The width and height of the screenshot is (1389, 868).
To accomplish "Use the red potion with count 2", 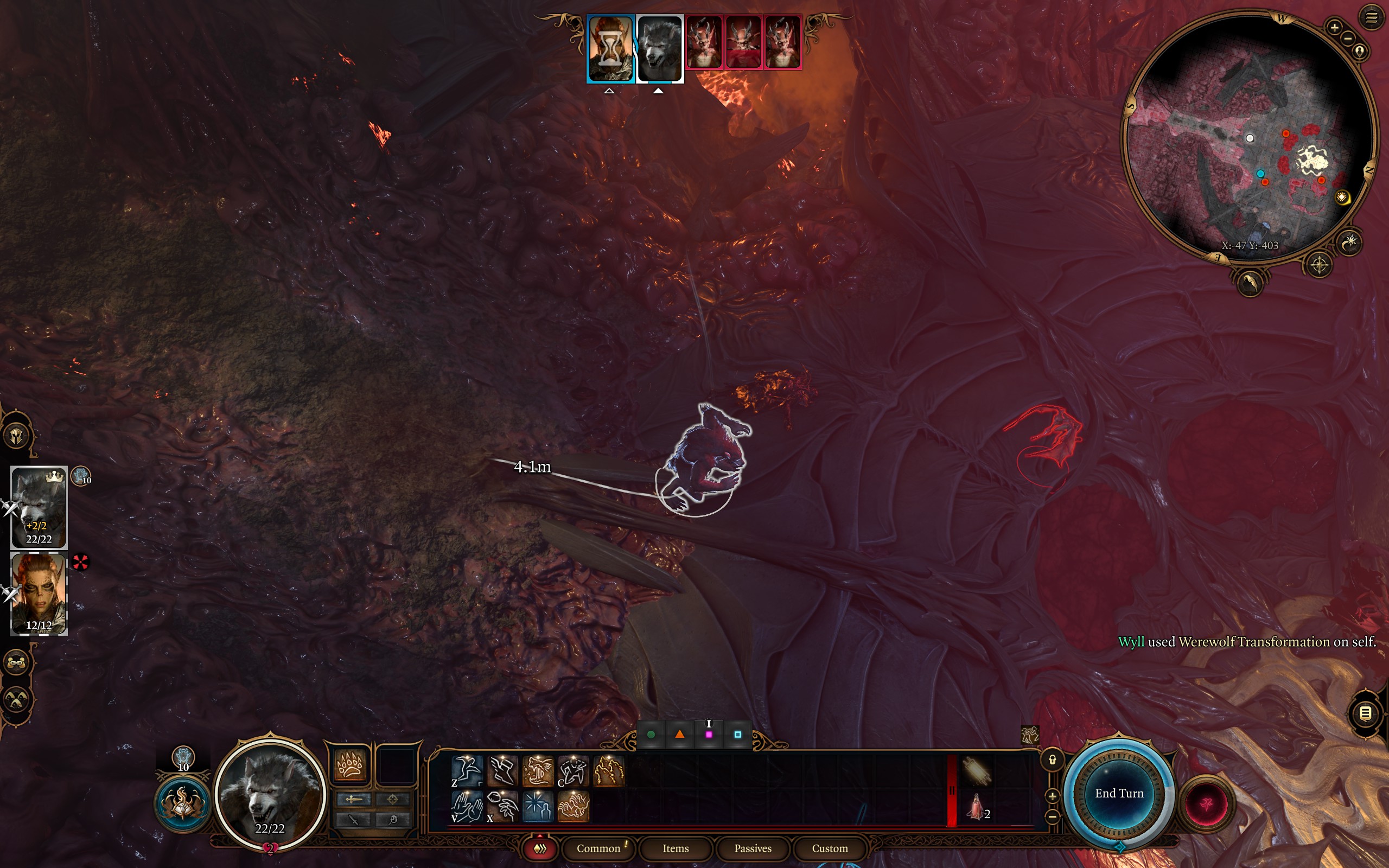I will [x=976, y=807].
